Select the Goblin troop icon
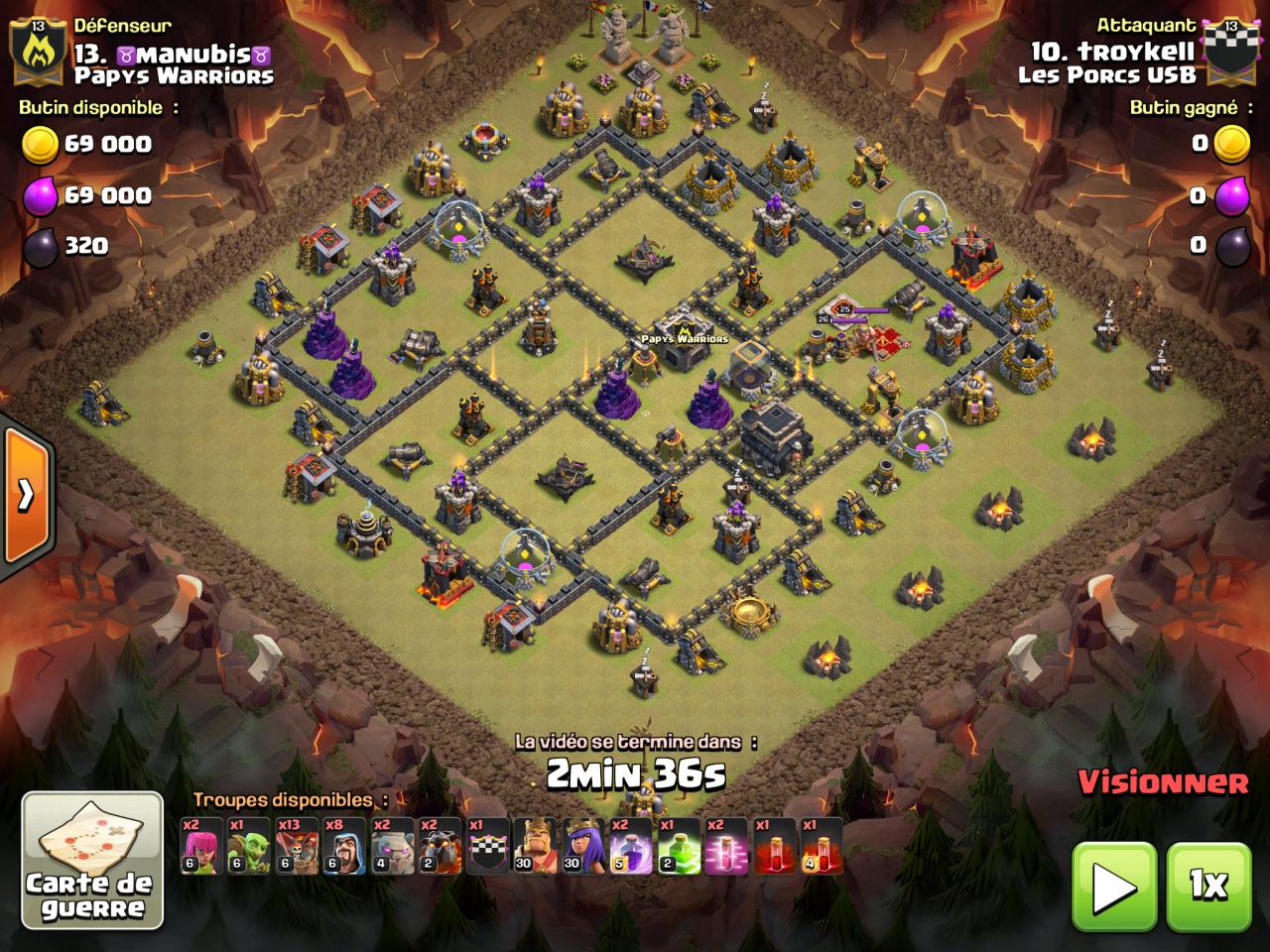Screen dimensions: 1270x952 click(x=248, y=846)
